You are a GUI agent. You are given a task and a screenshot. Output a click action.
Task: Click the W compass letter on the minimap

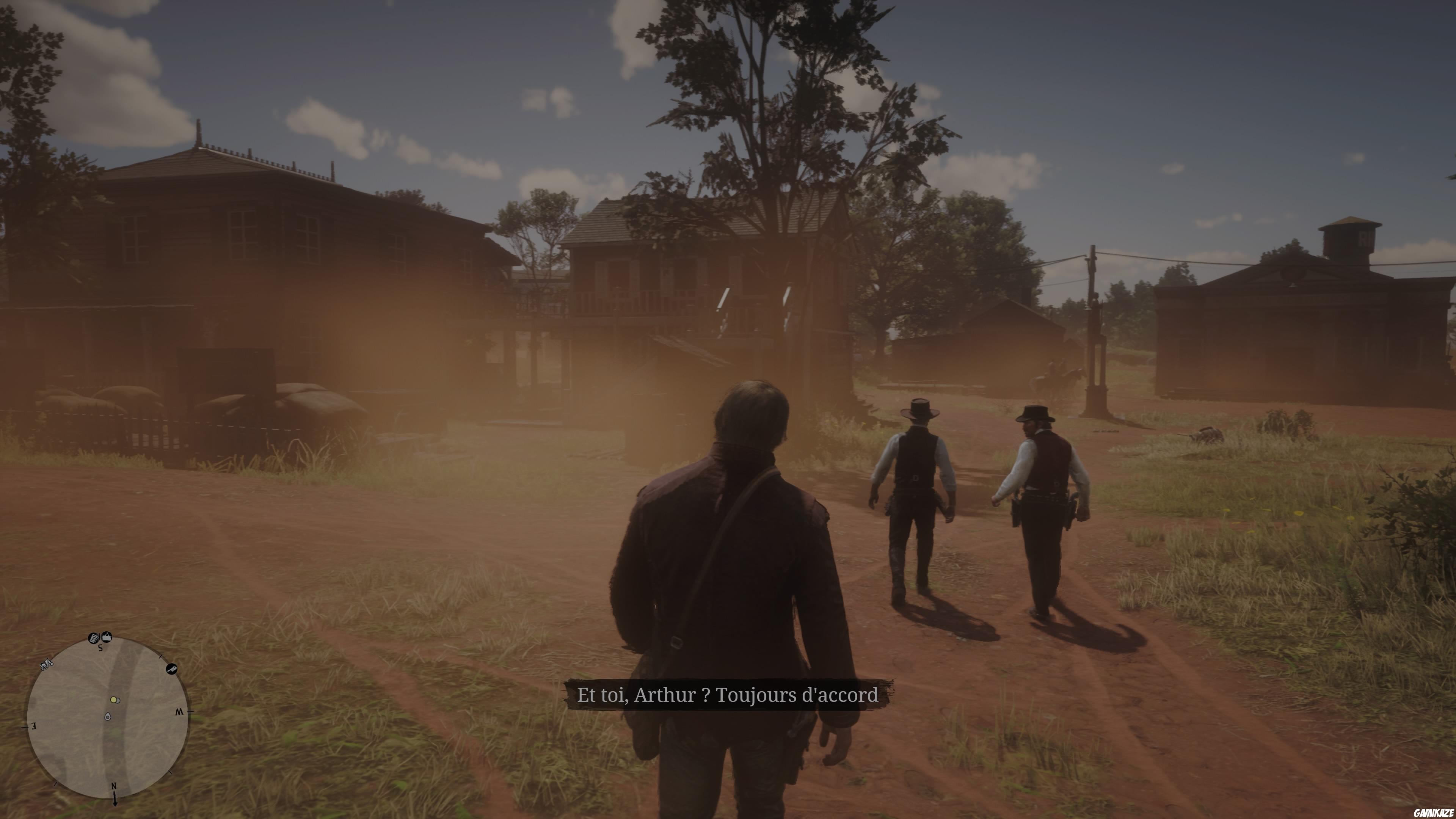click(x=180, y=712)
